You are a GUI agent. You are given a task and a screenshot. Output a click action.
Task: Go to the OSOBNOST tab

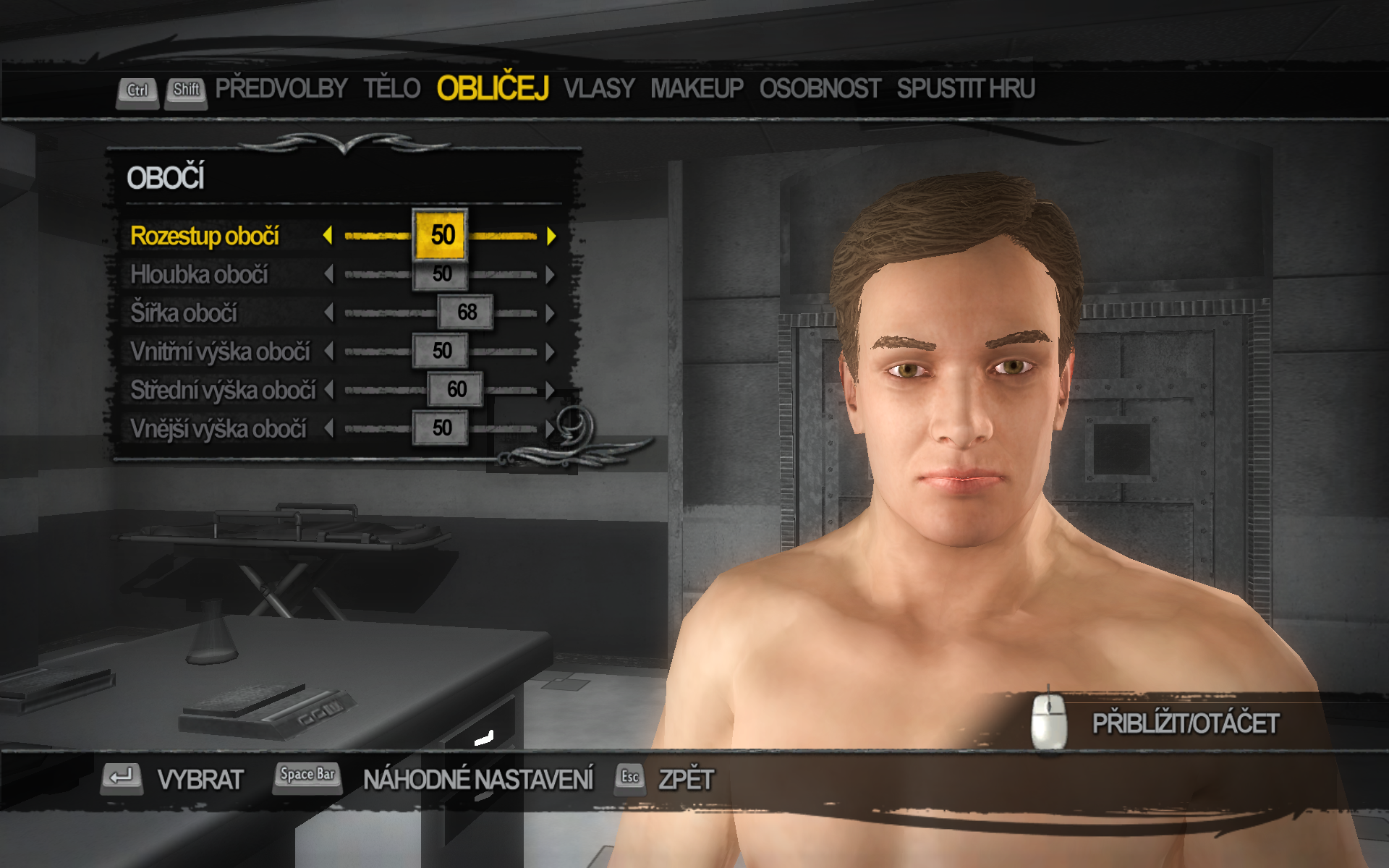(820, 89)
